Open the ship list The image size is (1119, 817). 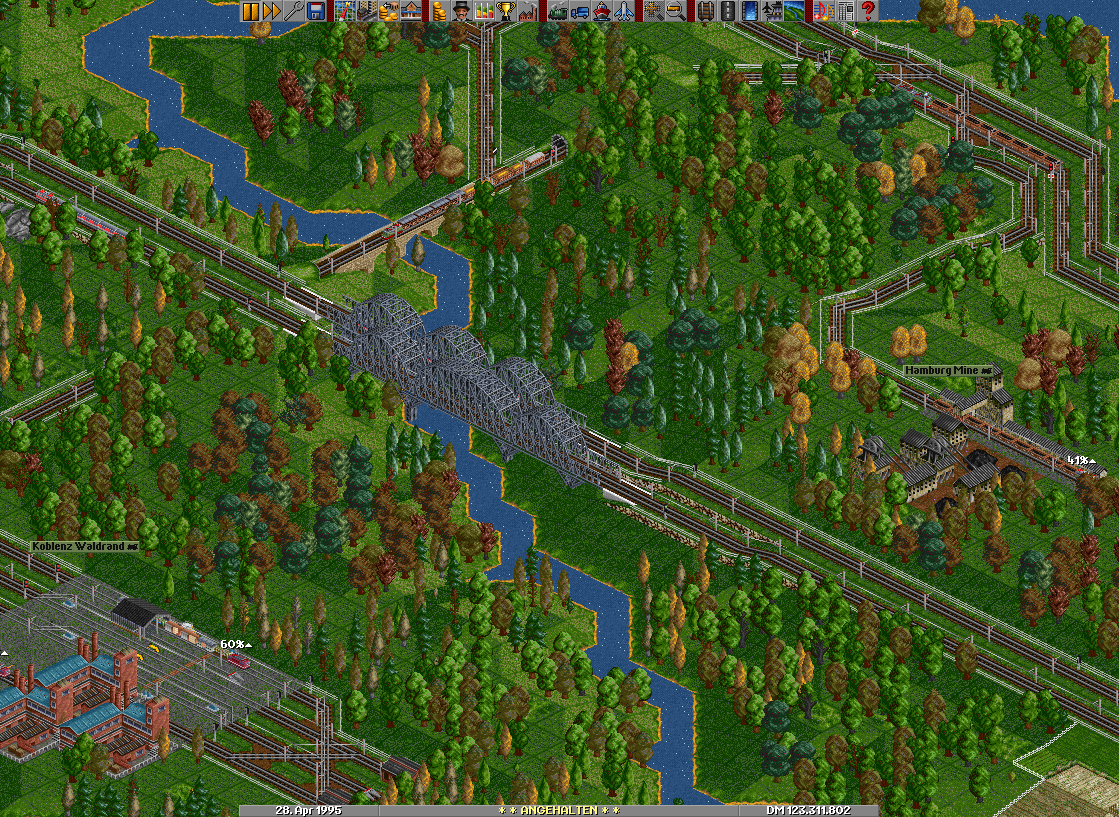point(601,11)
